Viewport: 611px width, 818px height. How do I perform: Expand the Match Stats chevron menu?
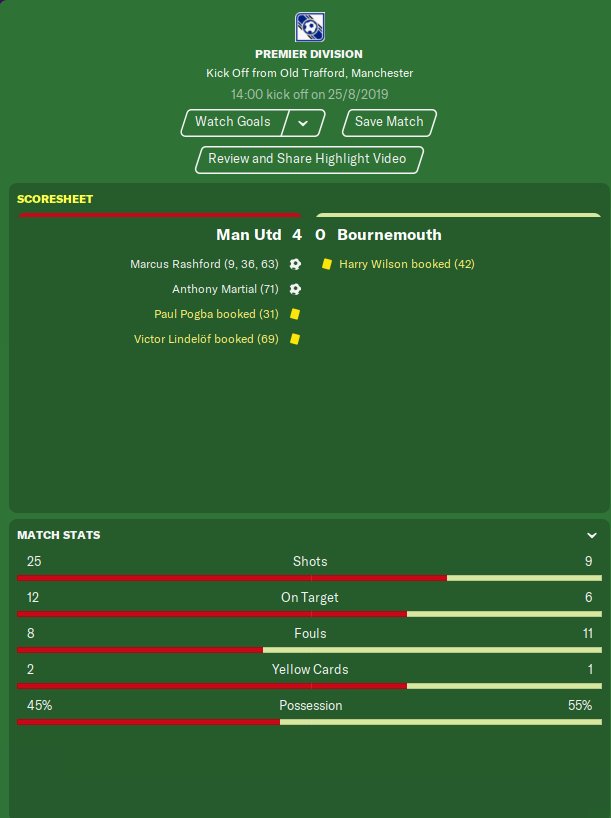point(592,536)
